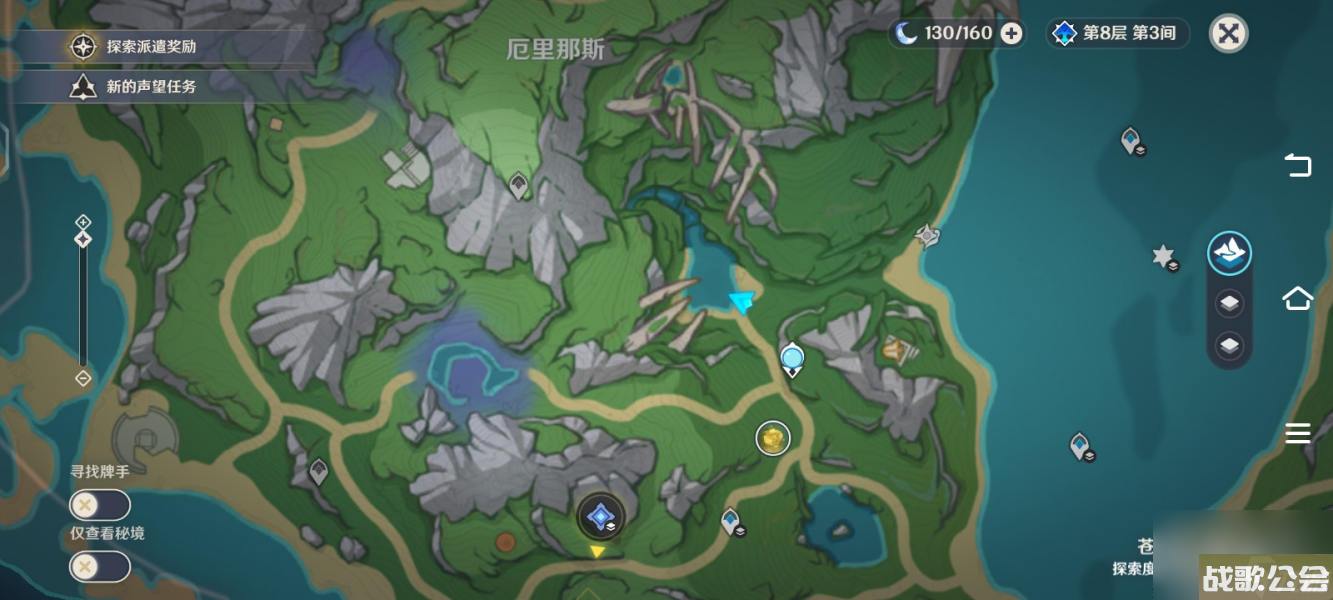Add resin with the plus button
This screenshot has width=1333, height=600.
[1012, 33]
